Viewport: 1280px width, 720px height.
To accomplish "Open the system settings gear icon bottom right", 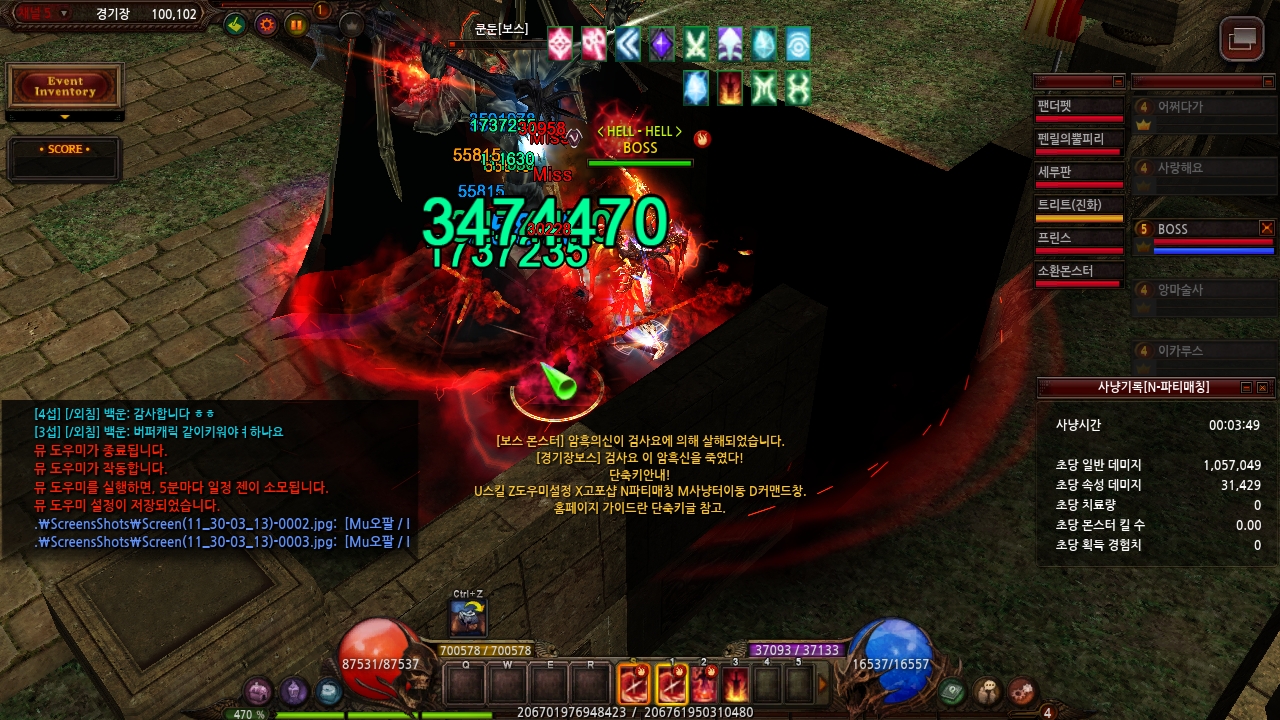I will pyautogui.click(x=1022, y=690).
